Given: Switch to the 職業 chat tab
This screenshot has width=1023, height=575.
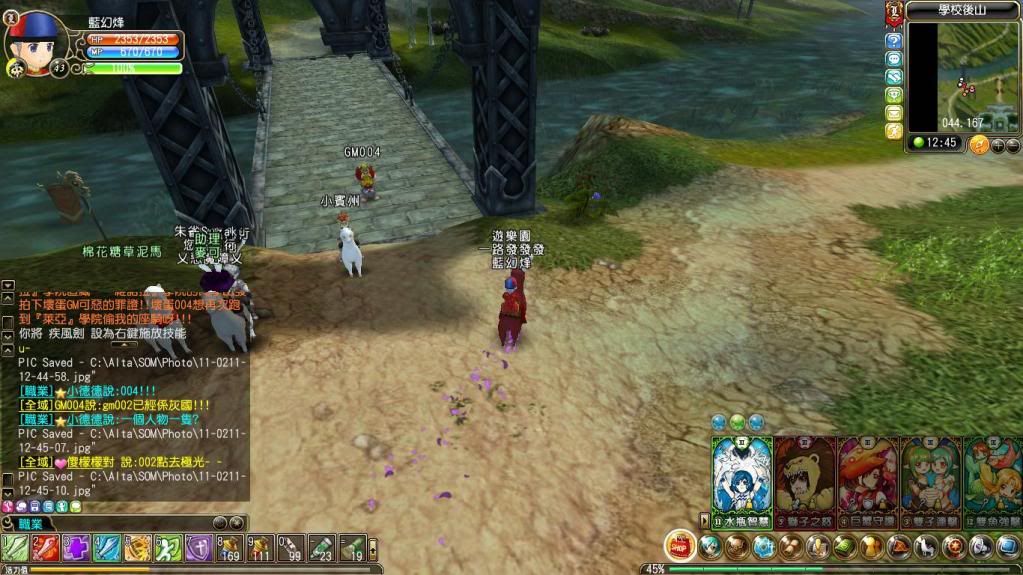Looking at the screenshot, I should [30, 524].
